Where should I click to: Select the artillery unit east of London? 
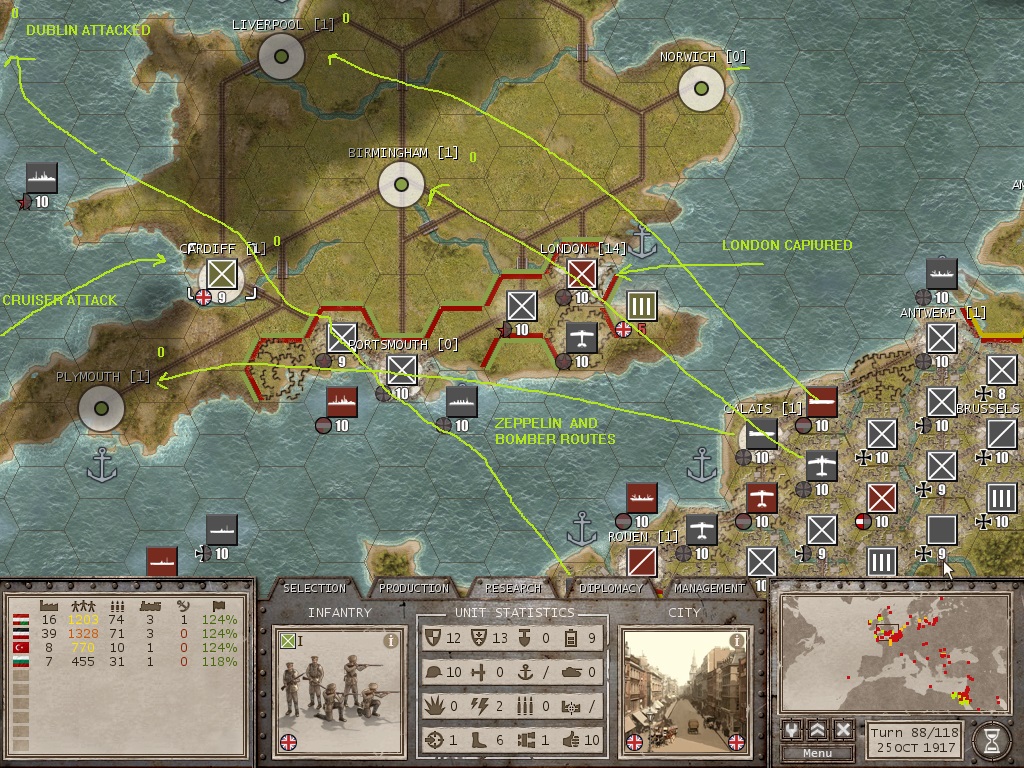pyautogui.click(x=641, y=306)
